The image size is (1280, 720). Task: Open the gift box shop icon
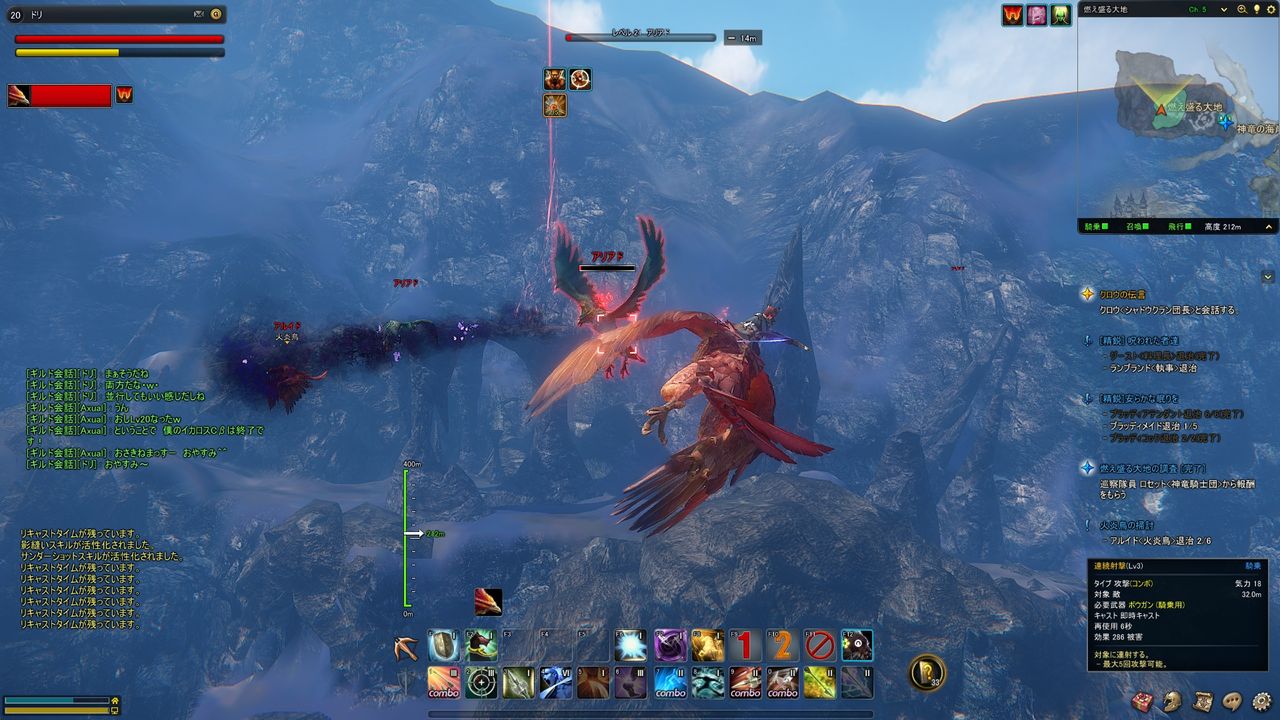click(1143, 701)
